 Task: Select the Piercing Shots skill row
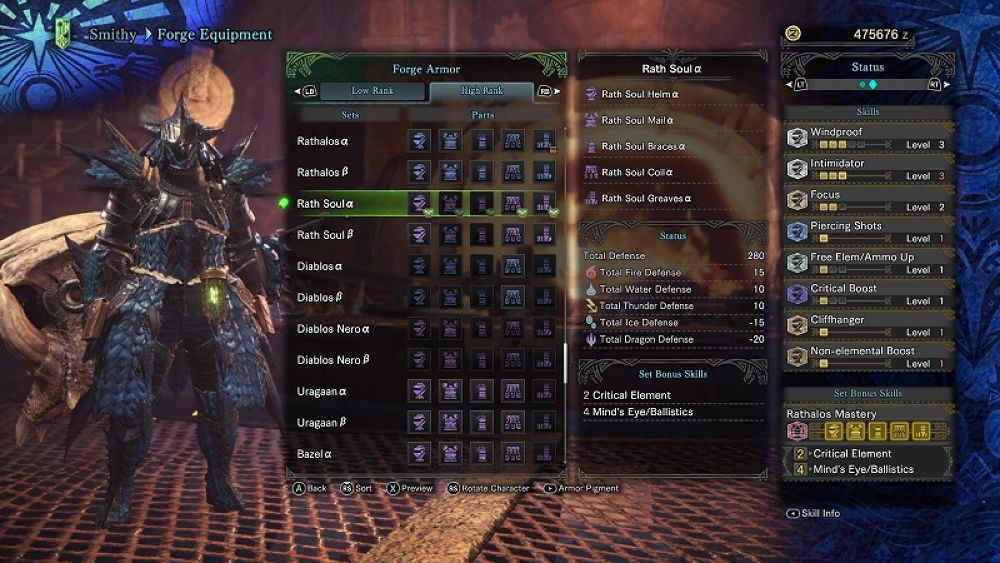tap(868, 232)
